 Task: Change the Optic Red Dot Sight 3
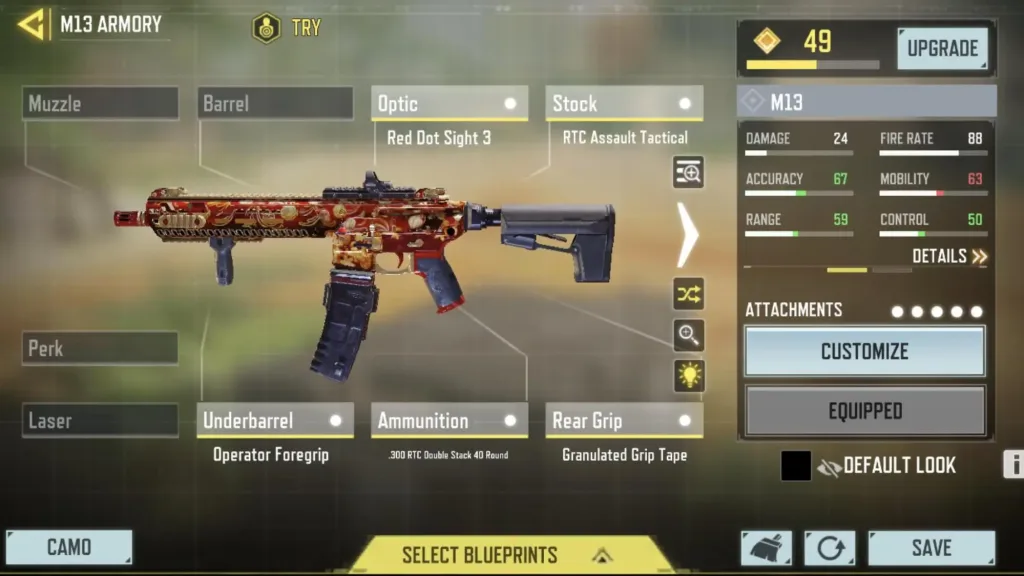(x=449, y=104)
